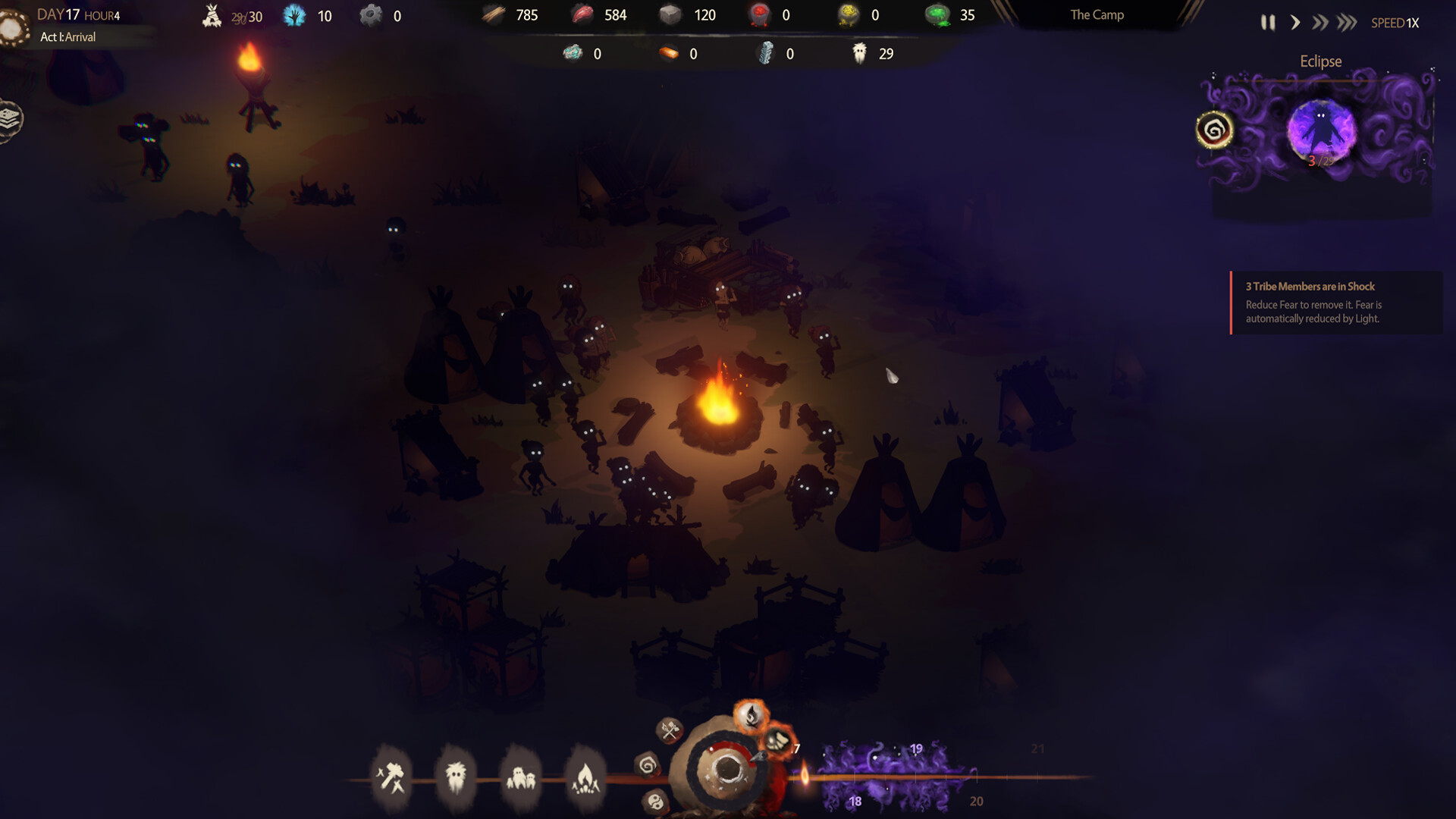Click the meat resource showing 584
Screen dimensions: 1456x819
pyautogui.click(x=590, y=14)
